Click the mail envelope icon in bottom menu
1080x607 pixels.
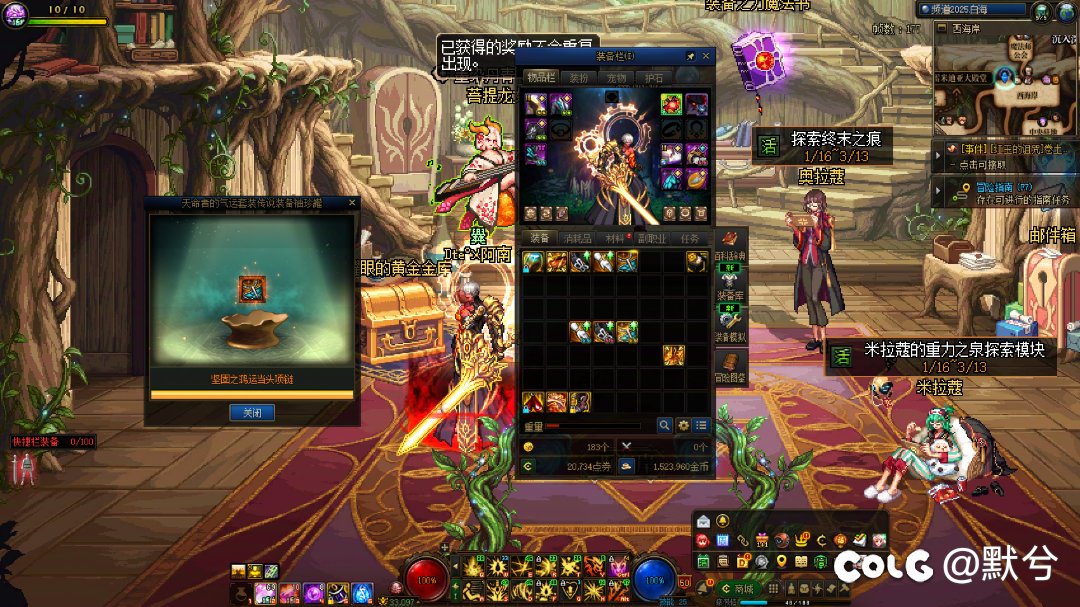click(x=702, y=522)
